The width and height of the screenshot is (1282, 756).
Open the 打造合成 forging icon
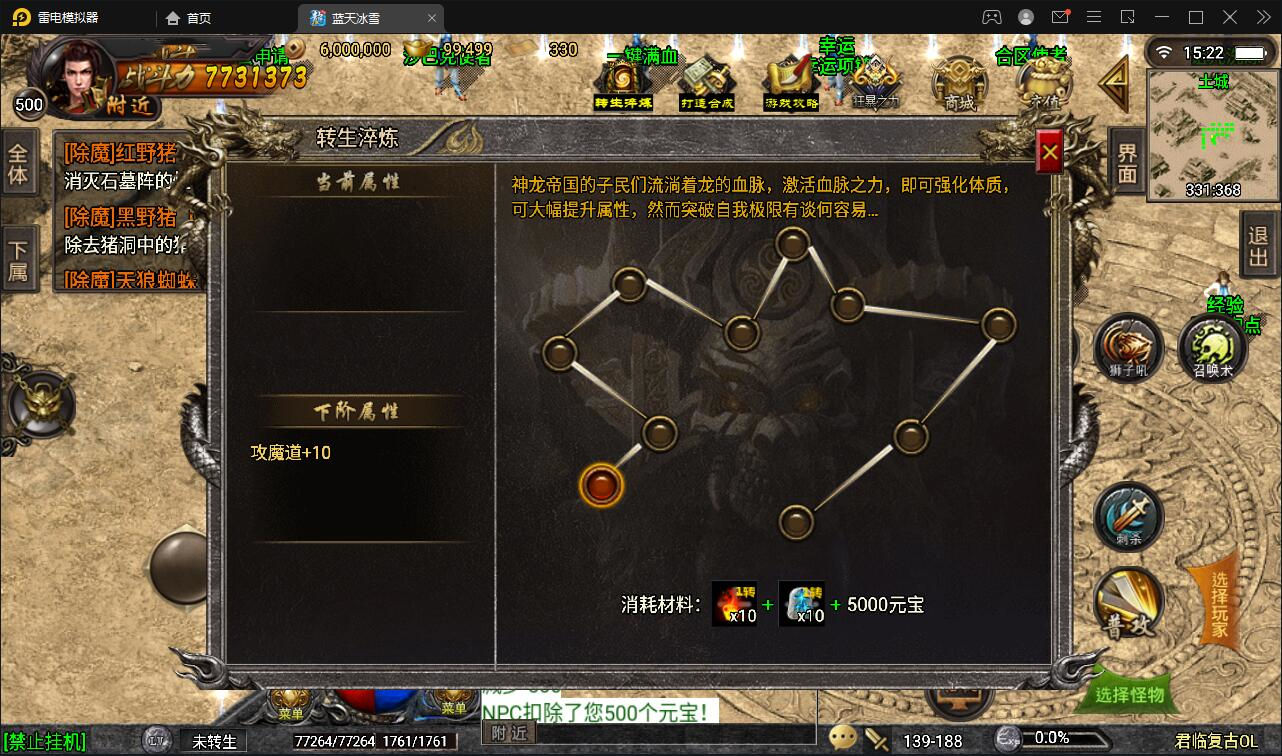click(x=707, y=75)
